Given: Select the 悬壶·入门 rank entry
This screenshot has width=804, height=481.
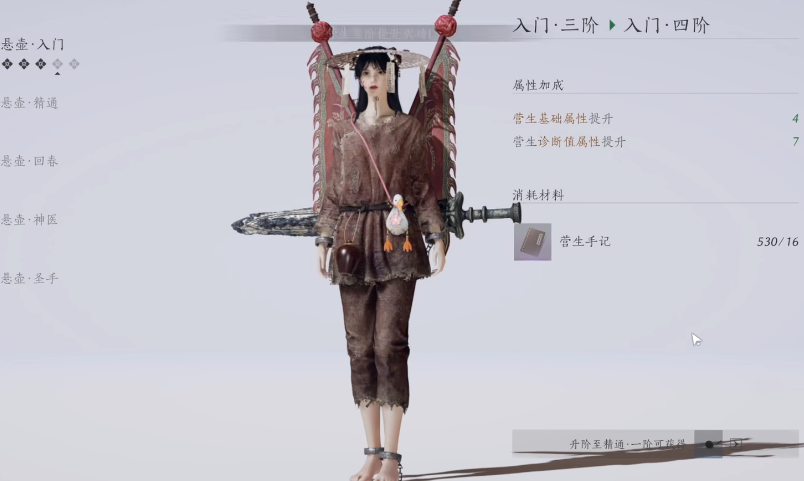Looking at the screenshot, I should (x=34, y=45).
